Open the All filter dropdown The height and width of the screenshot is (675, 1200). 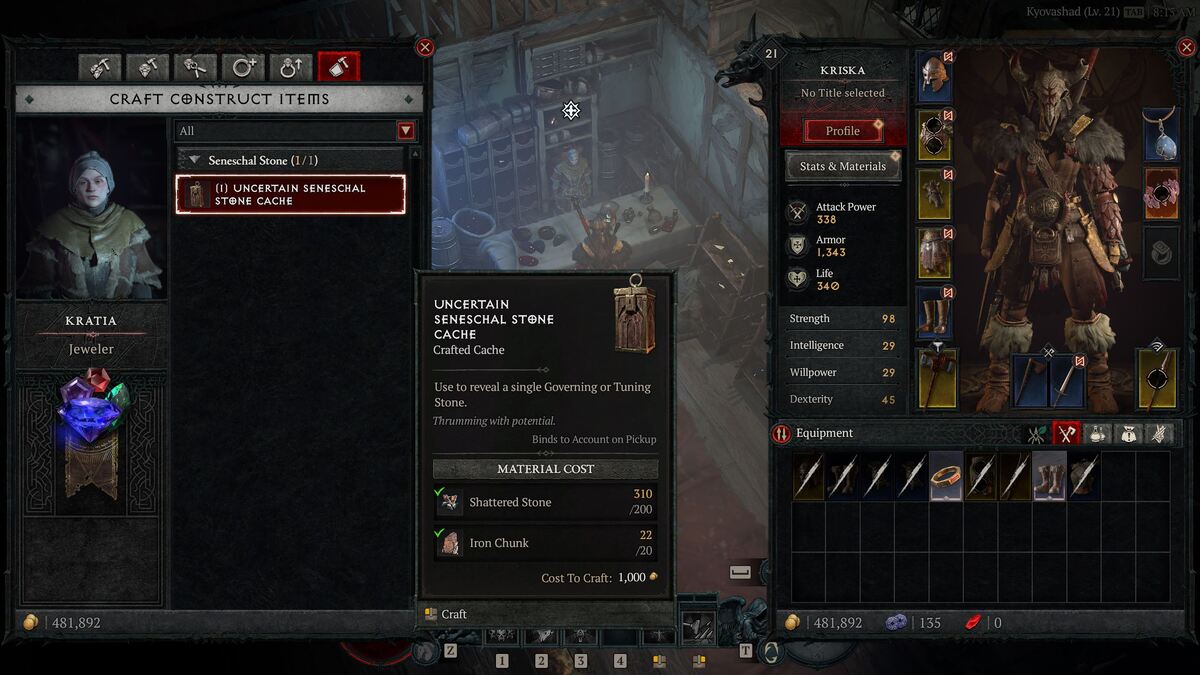click(405, 131)
